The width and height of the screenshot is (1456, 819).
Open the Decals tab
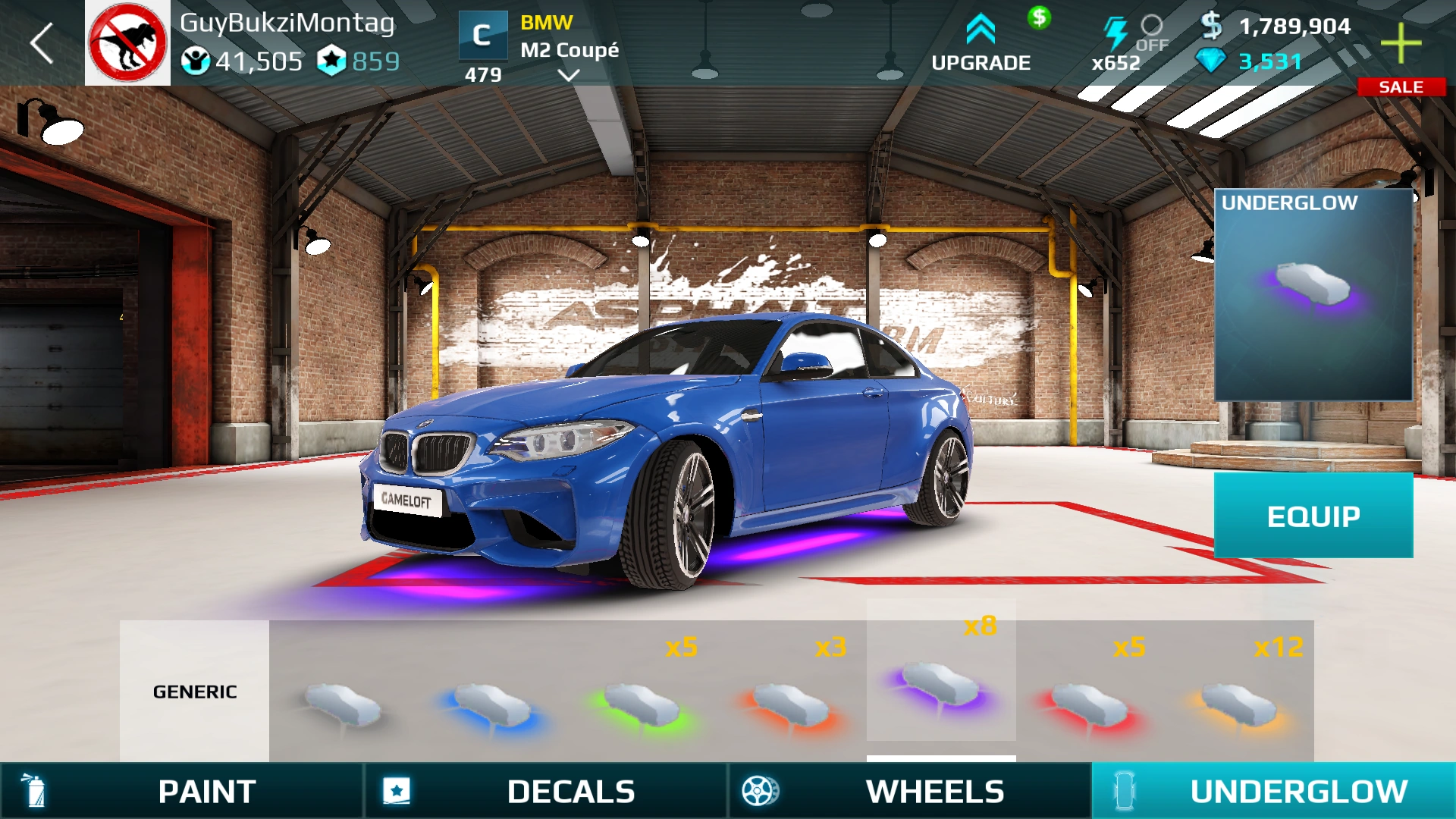tap(546, 791)
